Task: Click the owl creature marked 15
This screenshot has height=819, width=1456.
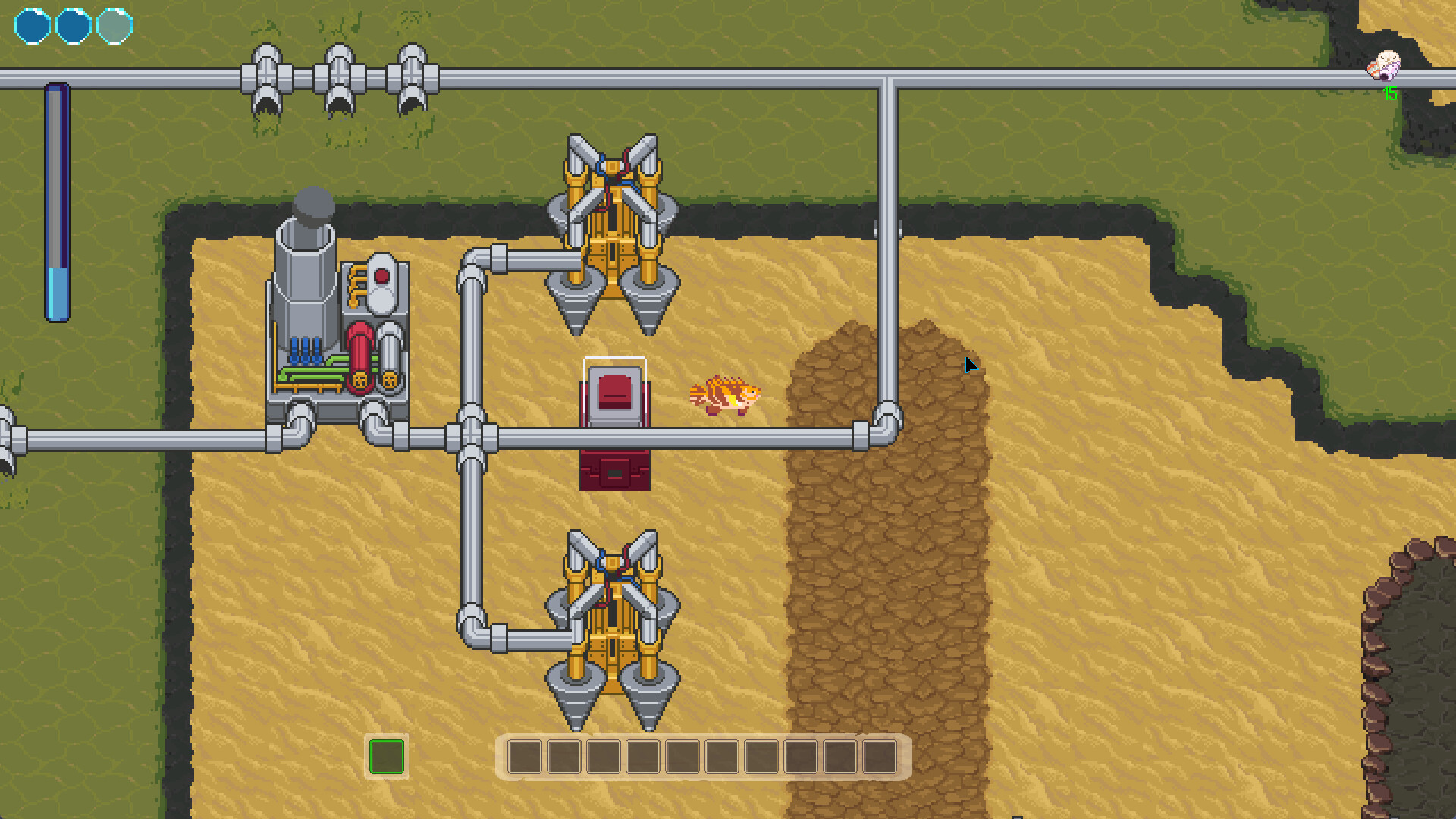Action: [1385, 68]
